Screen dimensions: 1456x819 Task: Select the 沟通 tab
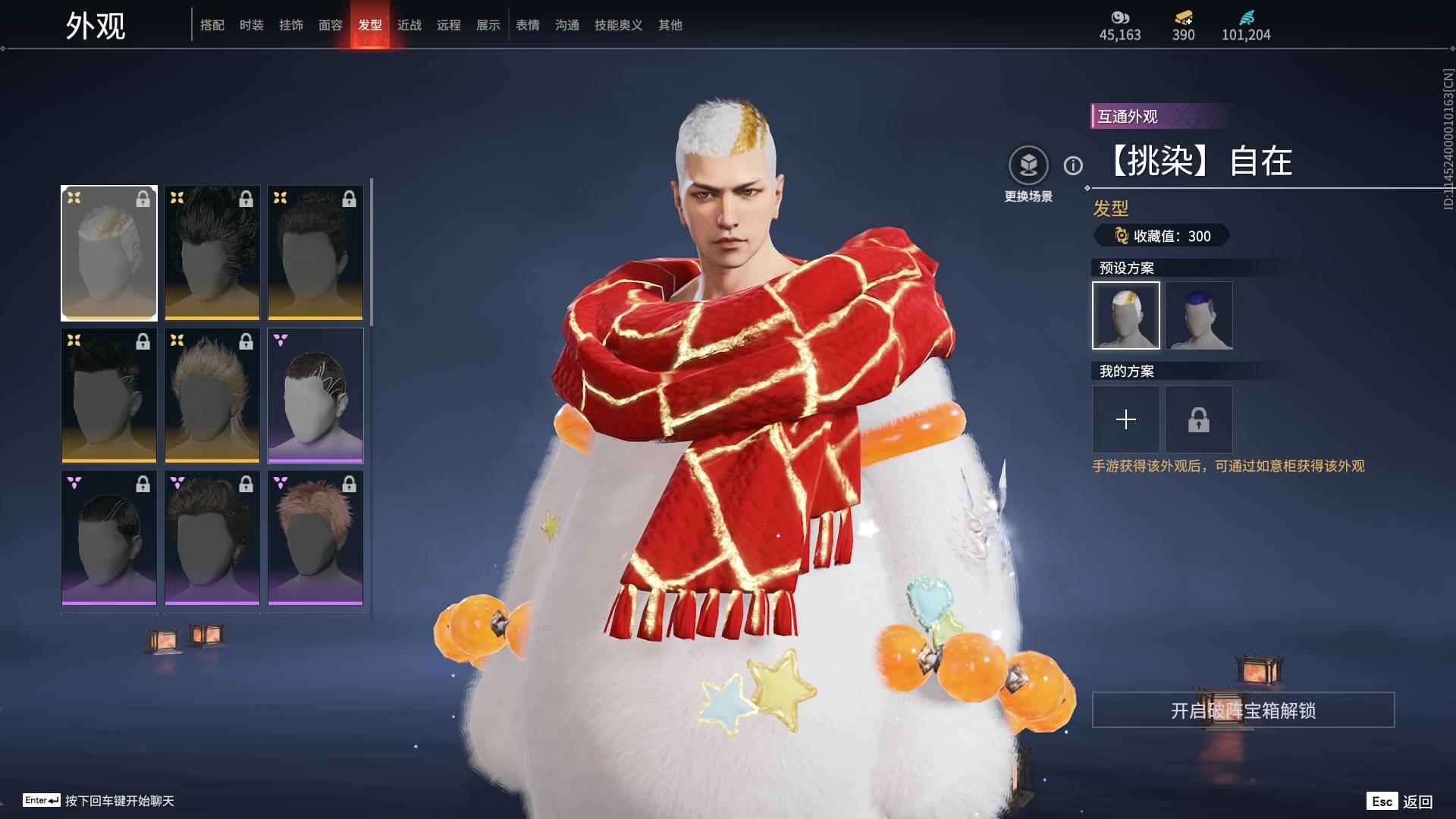point(567,25)
